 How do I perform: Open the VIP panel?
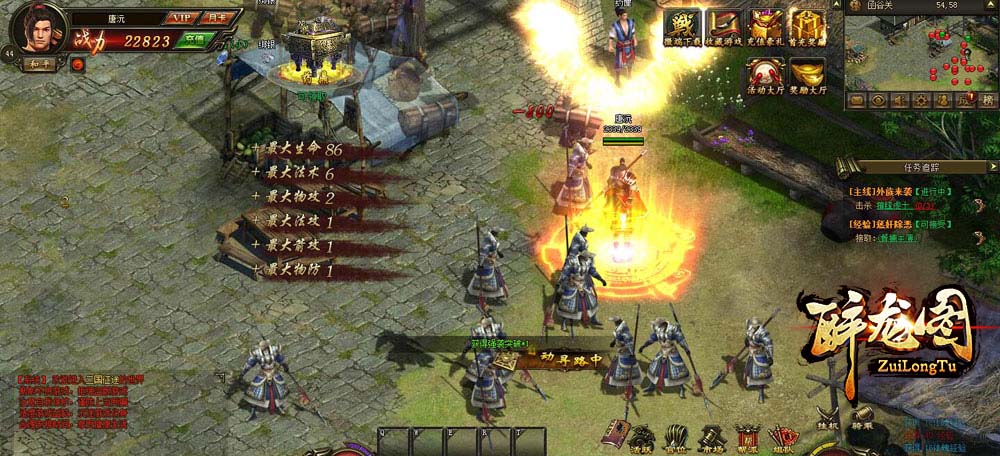tap(182, 18)
